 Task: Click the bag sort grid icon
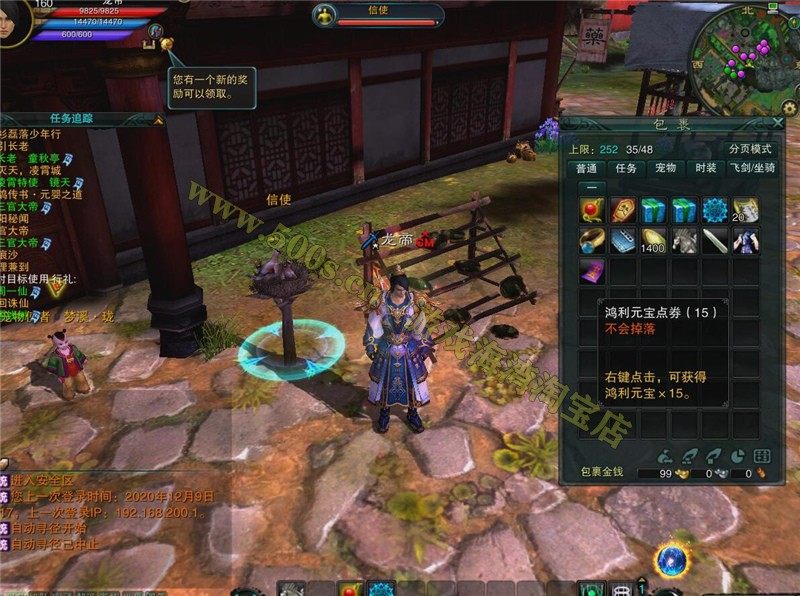pos(760,455)
